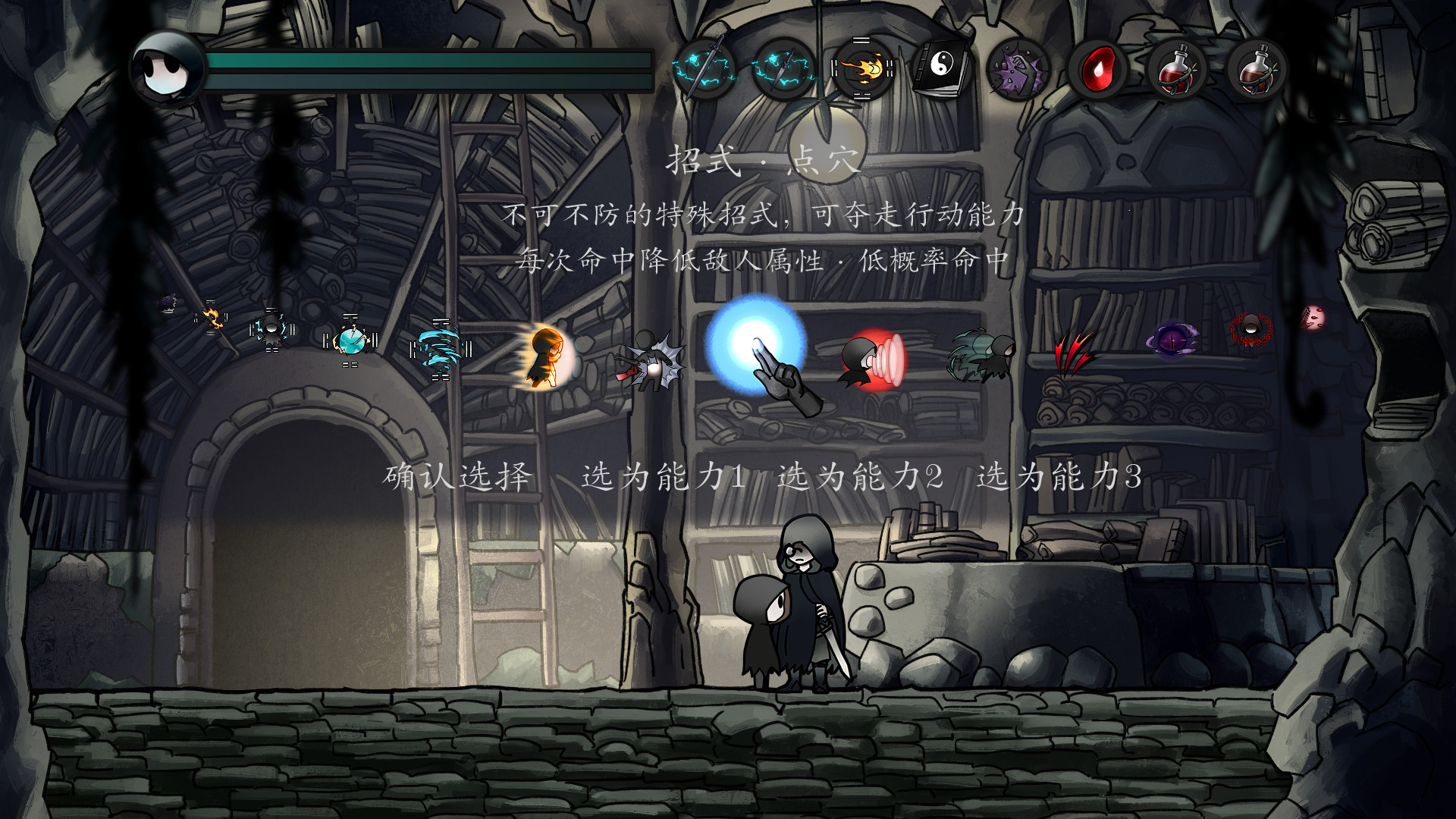Assign the skill with 选为能力3
The height and width of the screenshot is (819, 1456).
tap(1059, 477)
